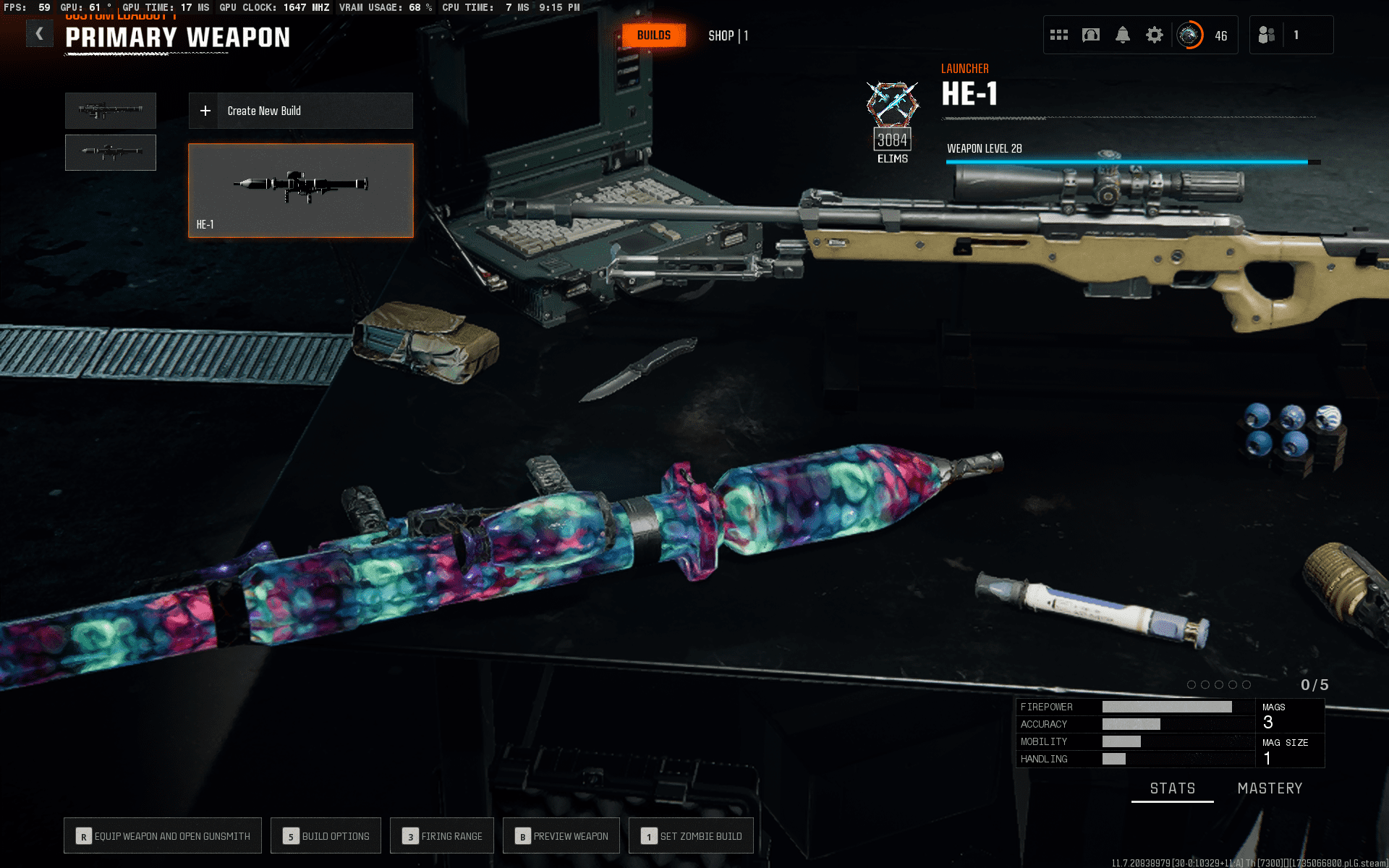Choose the lower launcher thumbnail
The height and width of the screenshot is (868, 1389).
pyautogui.click(x=111, y=153)
